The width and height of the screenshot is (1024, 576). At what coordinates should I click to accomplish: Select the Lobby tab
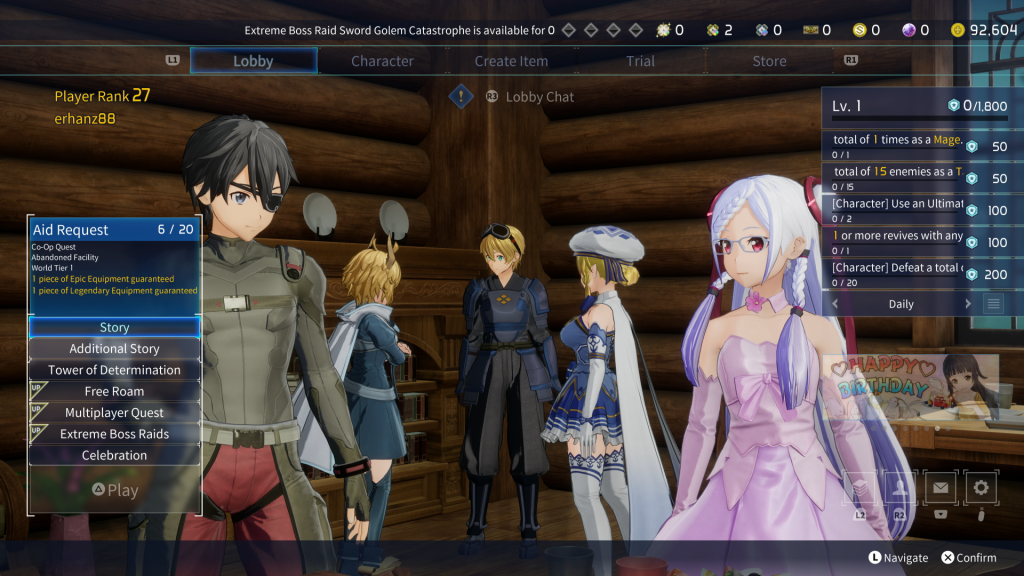pyautogui.click(x=253, y=61)
